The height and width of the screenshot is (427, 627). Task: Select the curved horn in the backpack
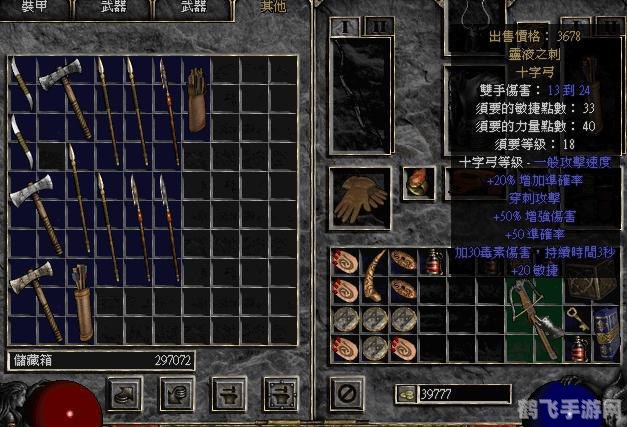tap(376, 275)
